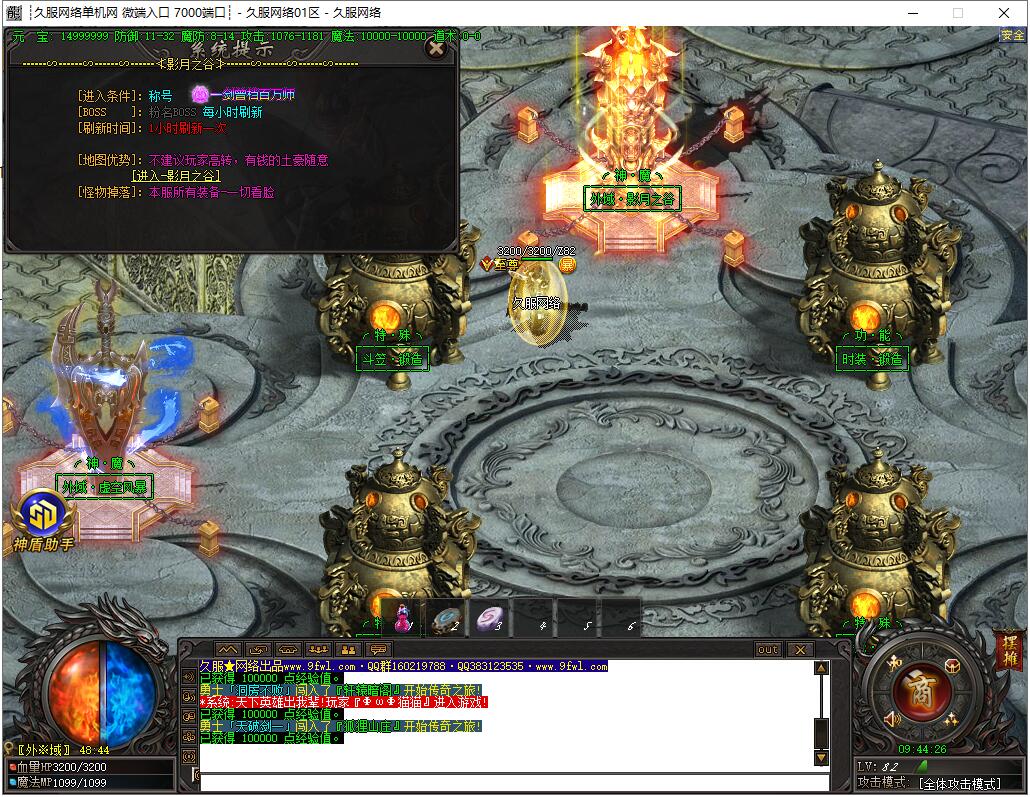
Task: Close the 系统提示 dialog with the X
Action: [x=435, y=47]
